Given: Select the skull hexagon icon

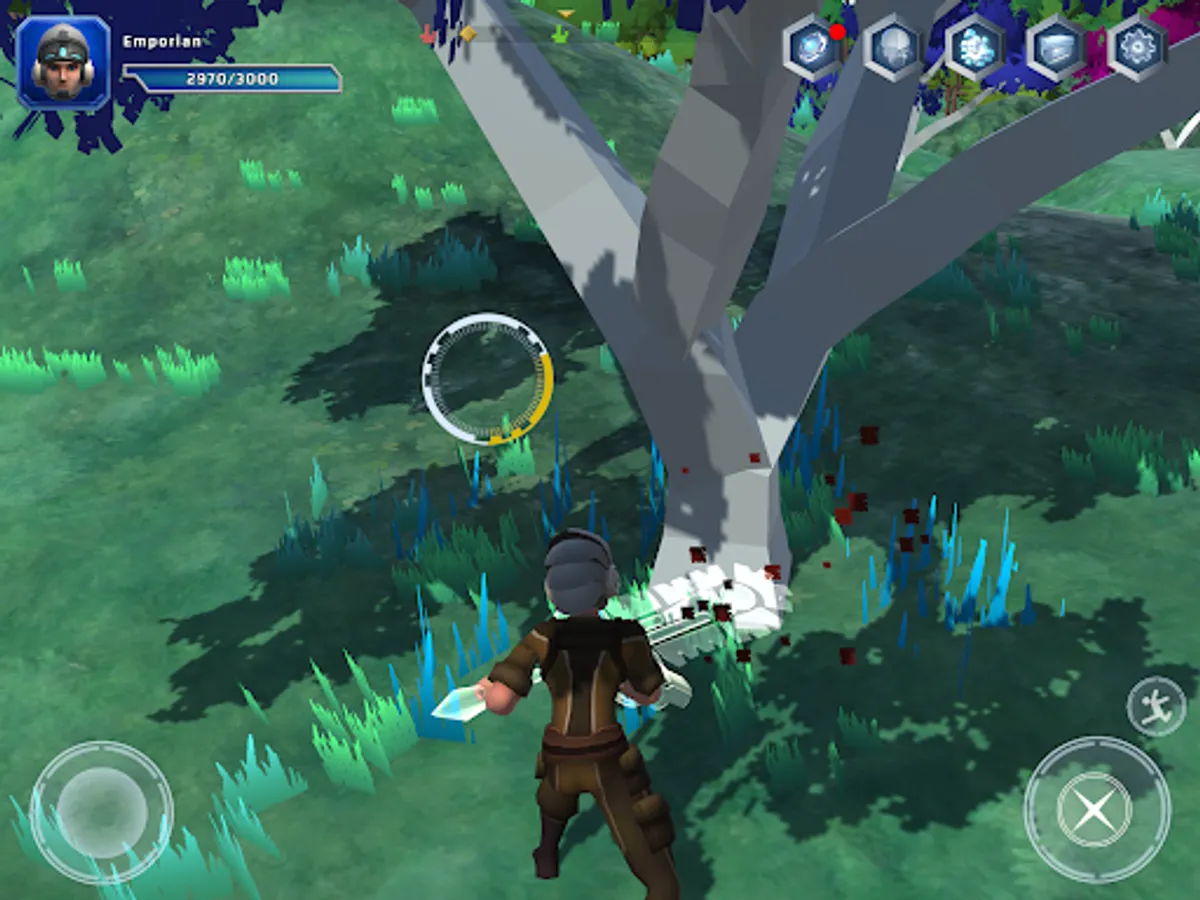Looking at the screenshot, I should point(893,48).
